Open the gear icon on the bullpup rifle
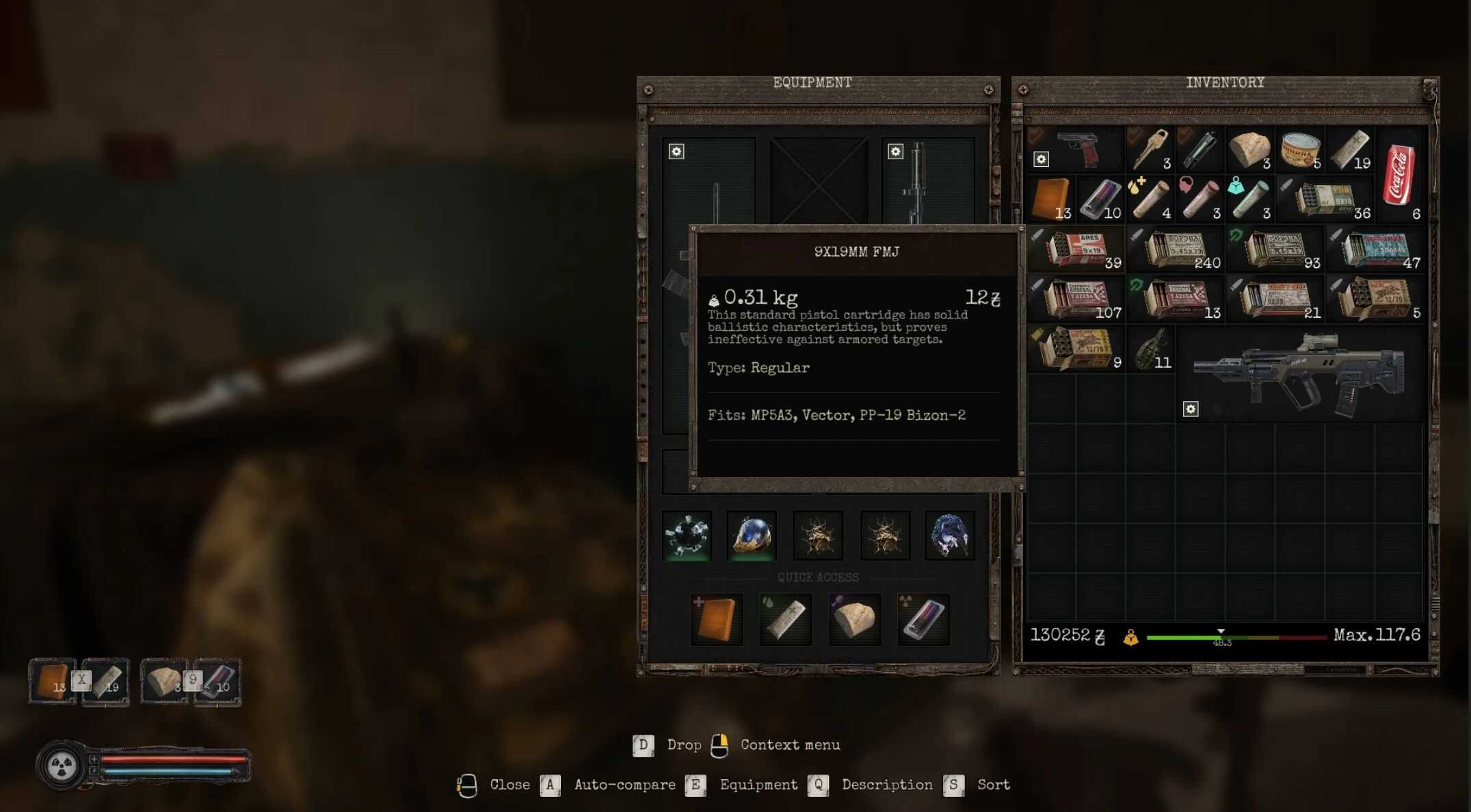This screenshot has width=1471, height=812. tap(1191, 409)
